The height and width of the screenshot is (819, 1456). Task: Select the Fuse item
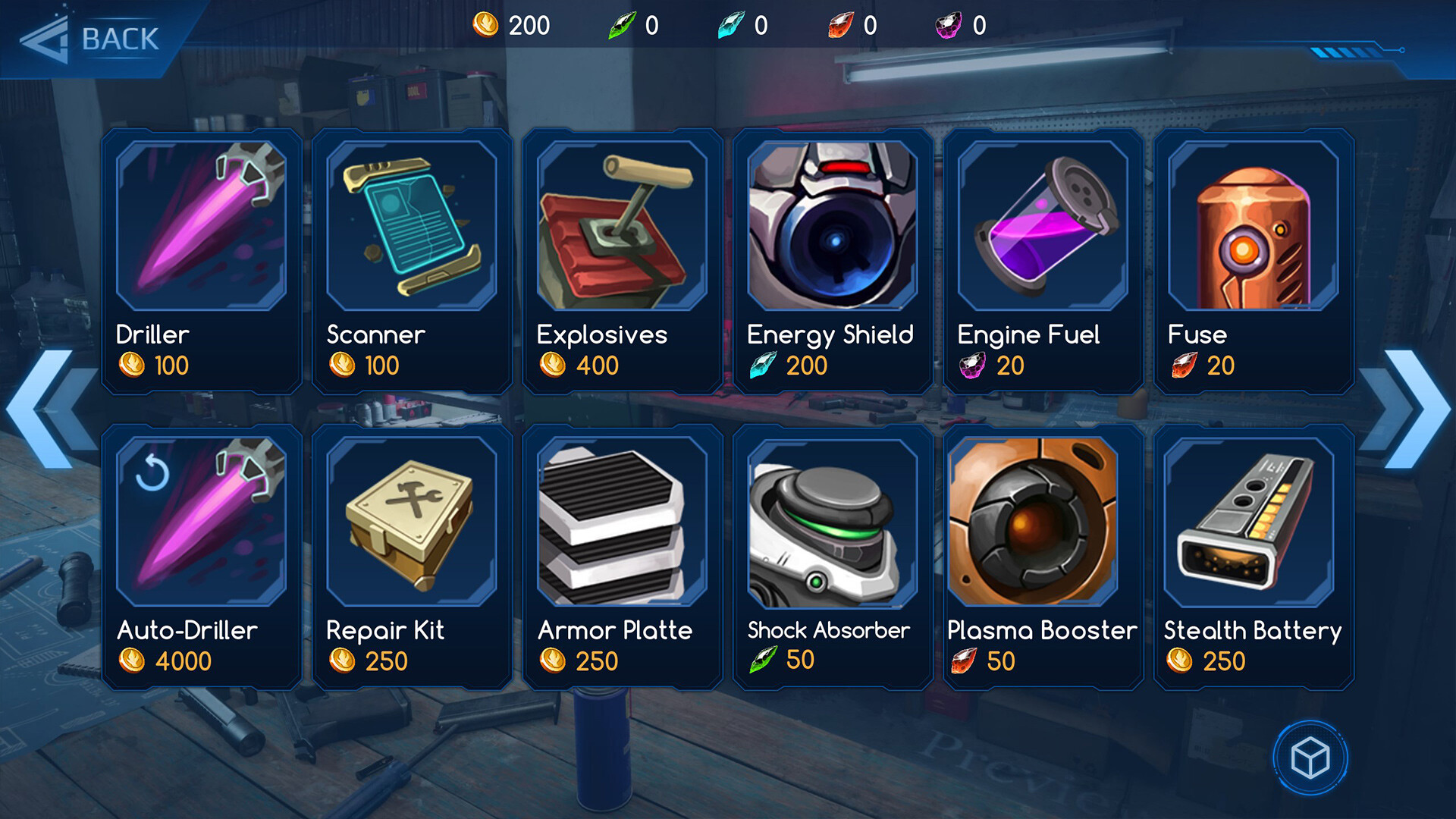[x=1254, y=260]
